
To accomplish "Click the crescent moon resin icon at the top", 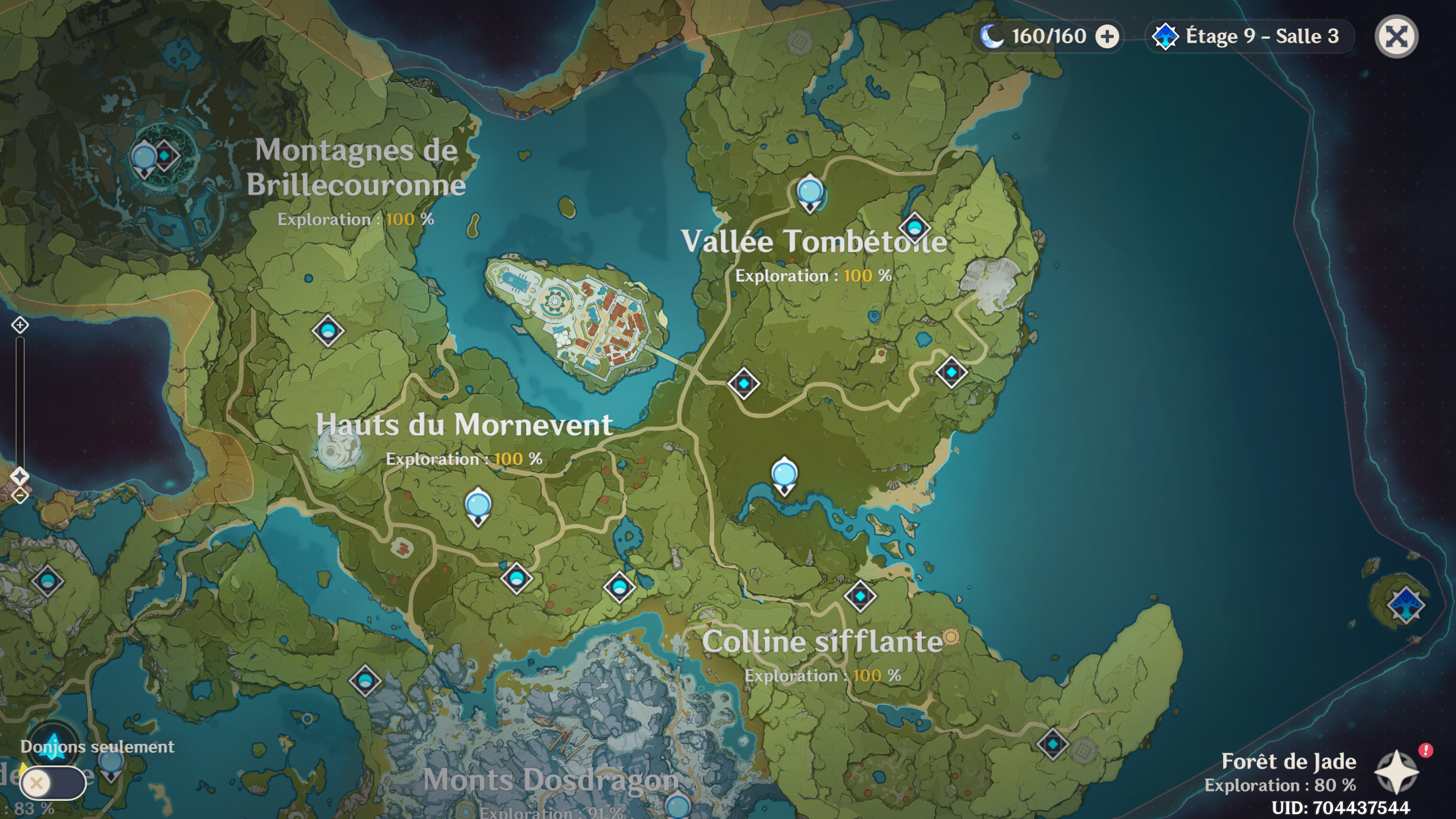I will point(991,36).
